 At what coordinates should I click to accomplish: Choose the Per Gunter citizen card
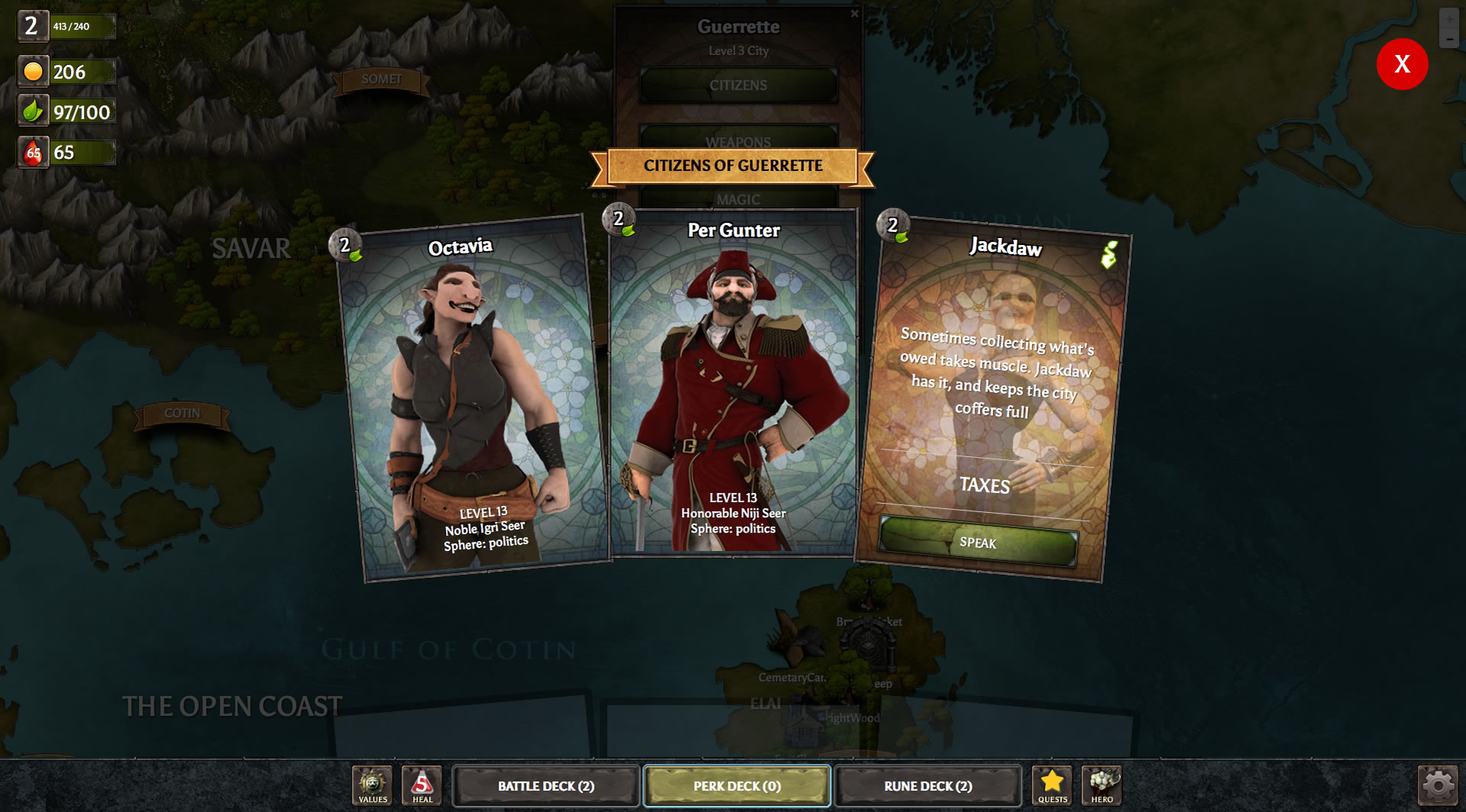coord(733,382)
